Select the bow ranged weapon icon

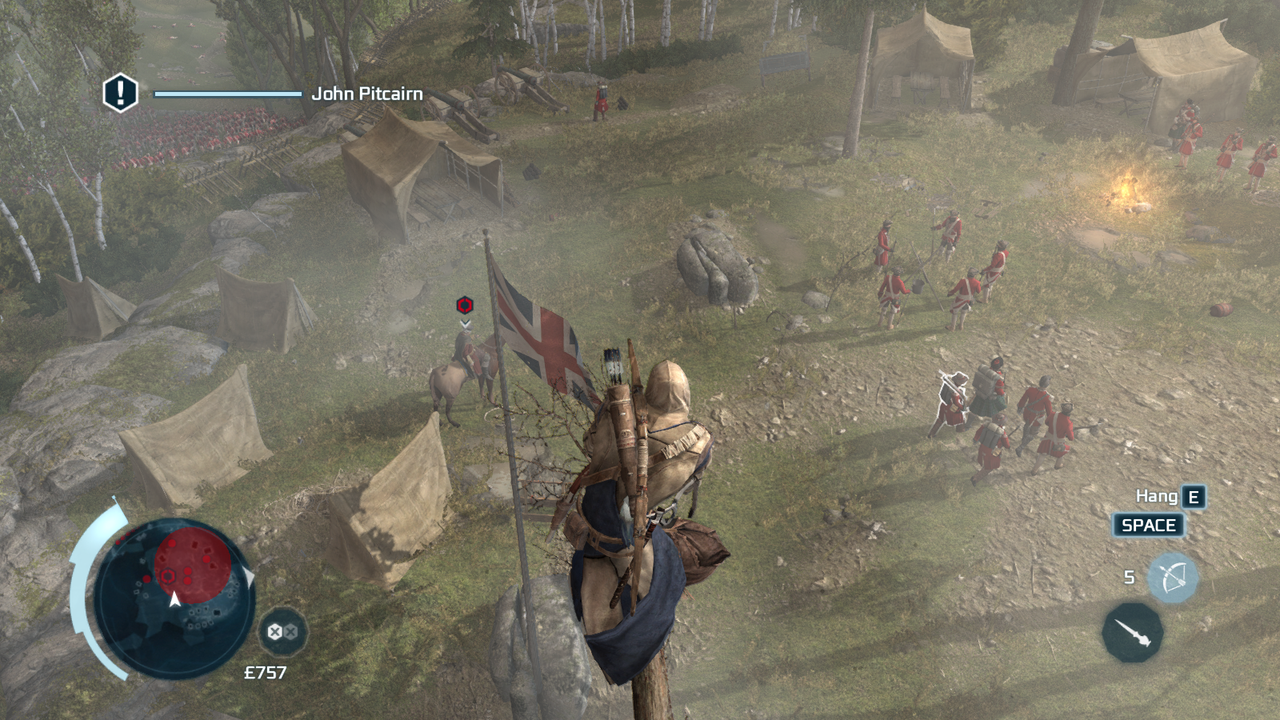[x=1172, y=578]
